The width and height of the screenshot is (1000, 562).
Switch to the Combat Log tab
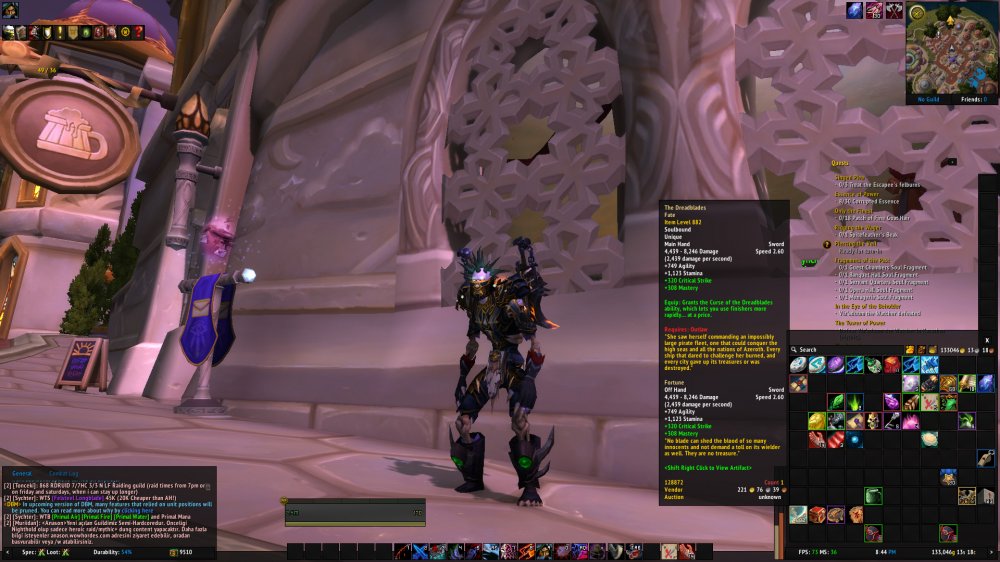[x=63, y=473]
